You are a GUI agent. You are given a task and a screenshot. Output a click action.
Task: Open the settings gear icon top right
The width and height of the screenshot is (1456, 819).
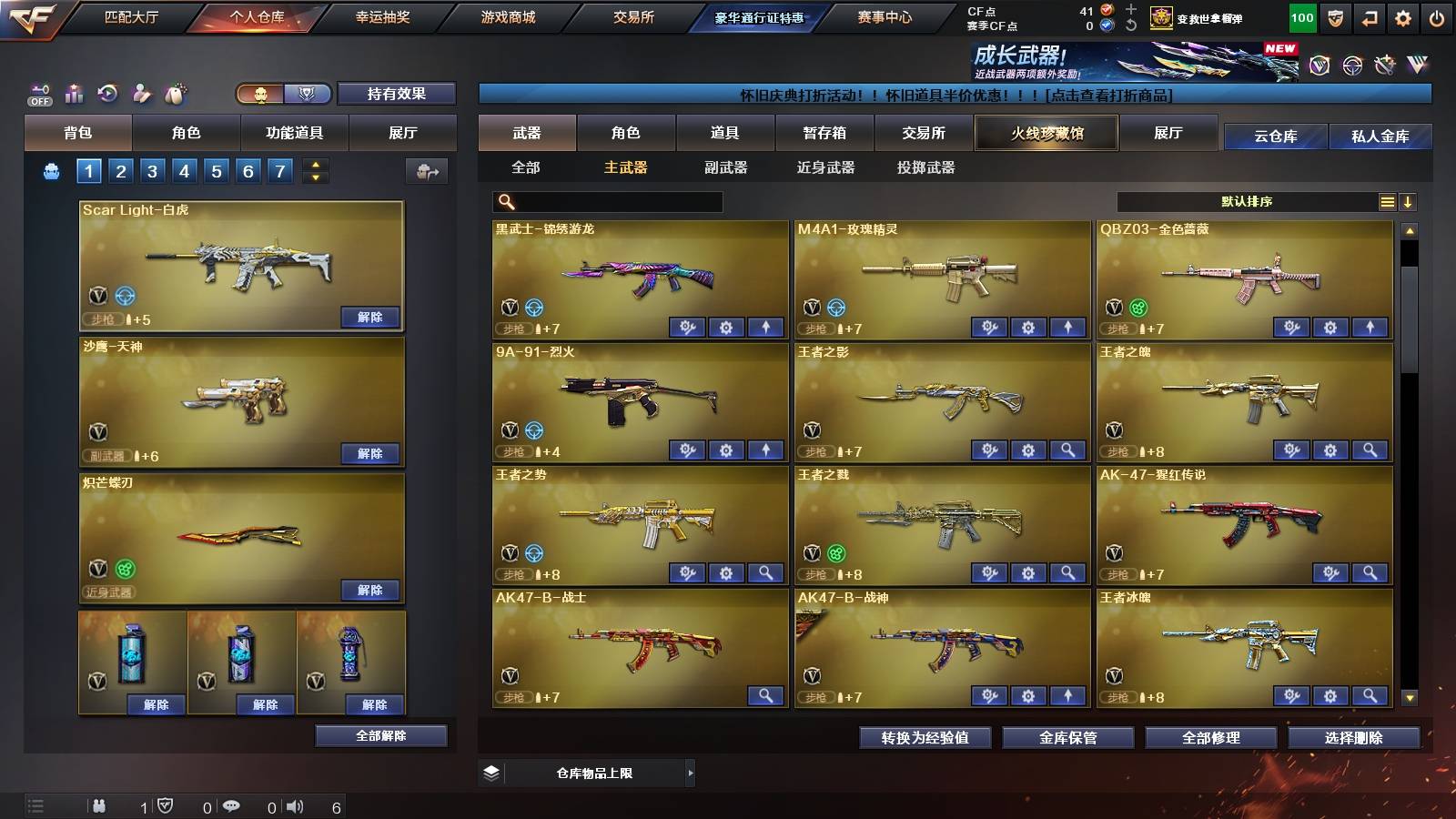(x=1400, y=16)
